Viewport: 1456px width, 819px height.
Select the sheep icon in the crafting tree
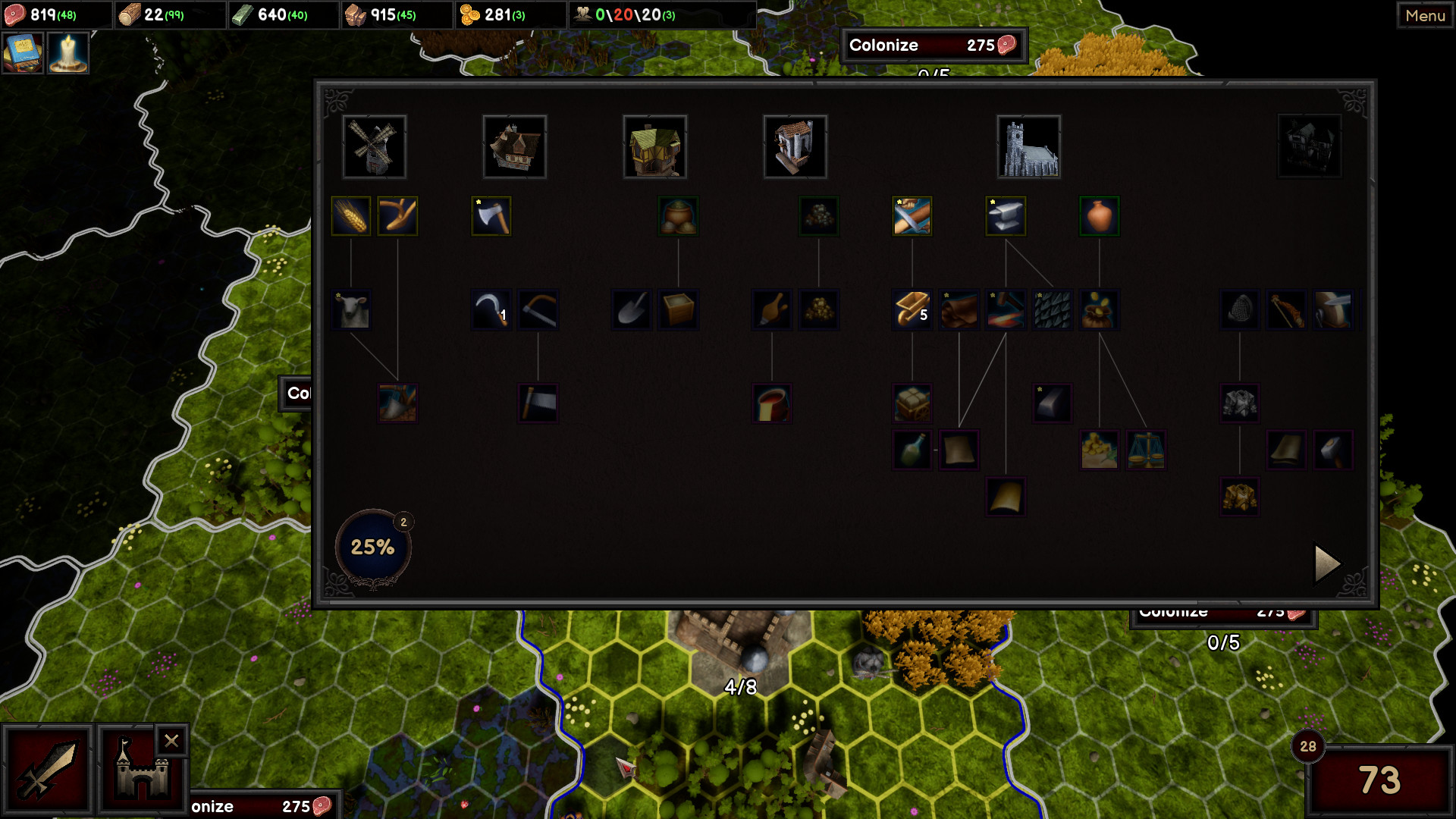pos(352,309)
